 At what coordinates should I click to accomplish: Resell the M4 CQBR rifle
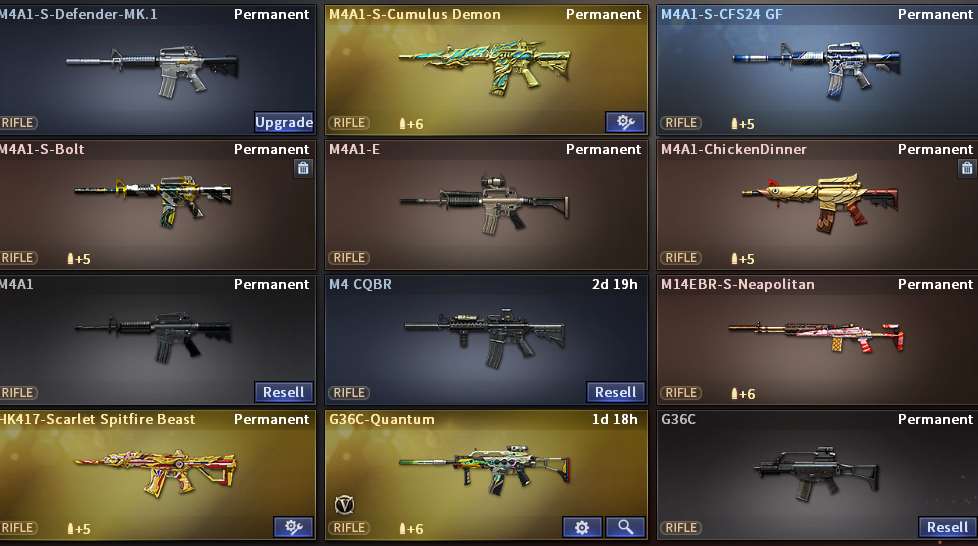pyautogui.click(x=615, y=392)
